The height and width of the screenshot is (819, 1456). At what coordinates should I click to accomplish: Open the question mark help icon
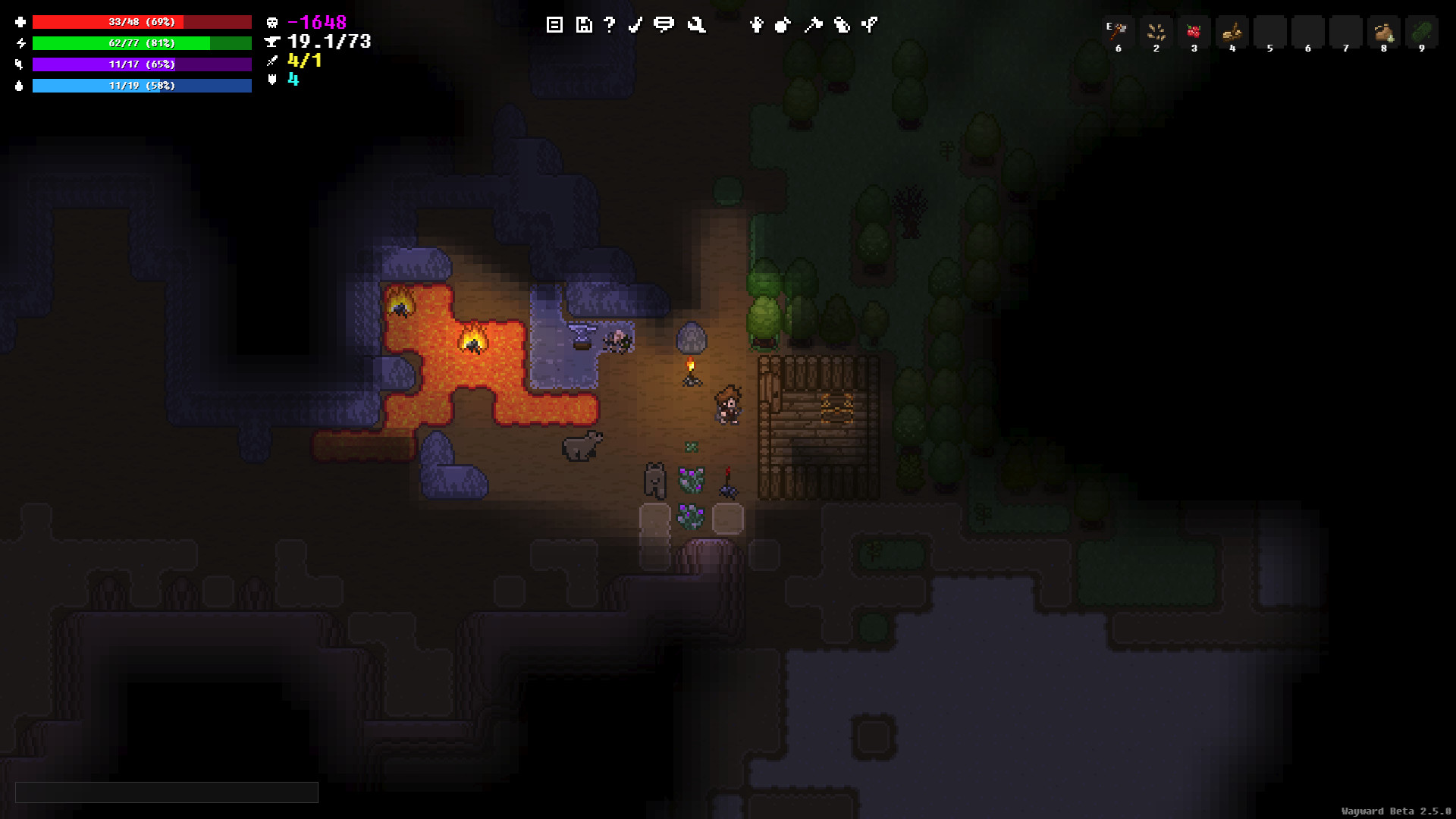(x=609, y=25)
